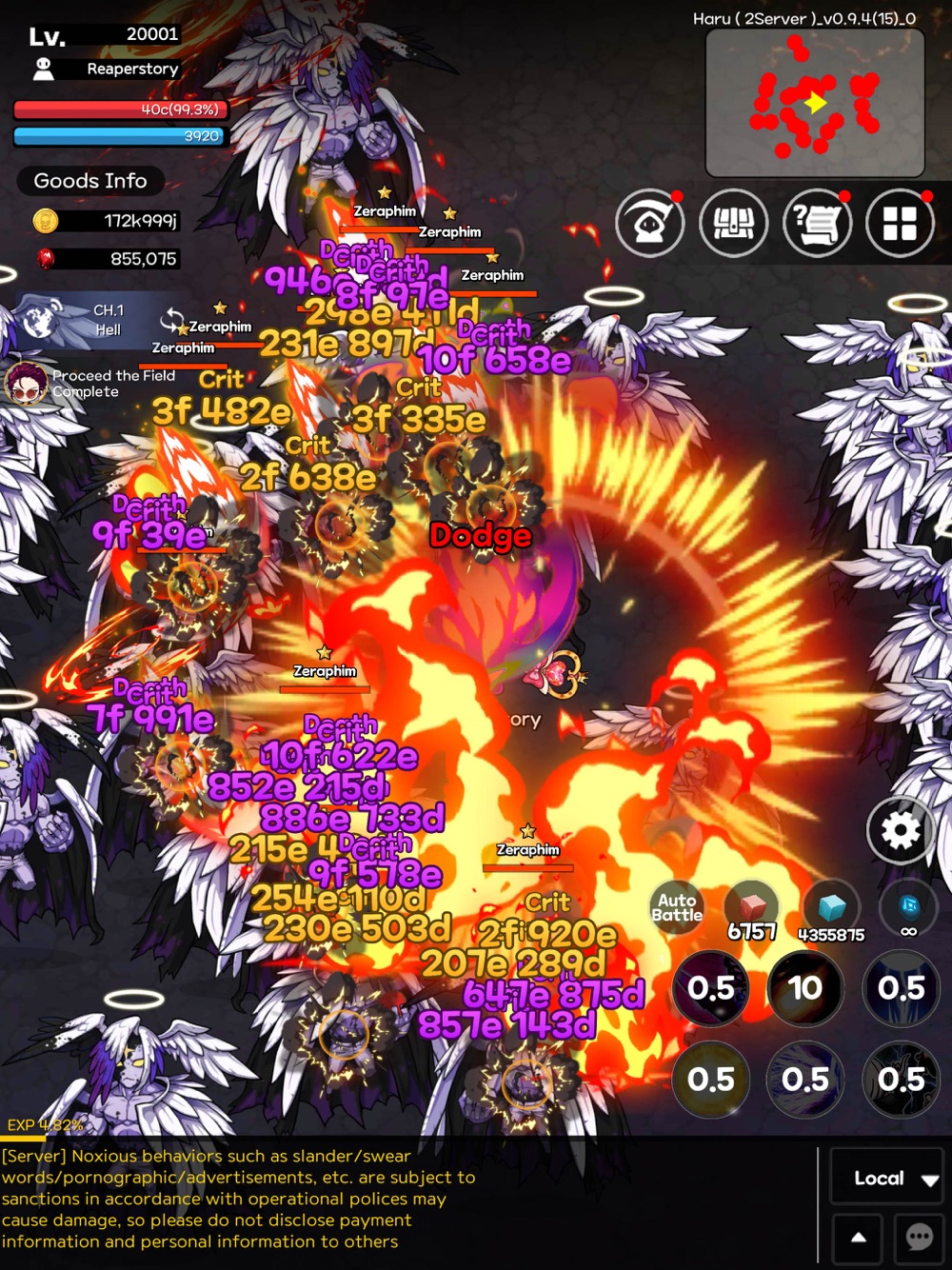Tap the server notice chat message
The height and width of the screenshot is (1270, 952).
coord(238,1199)
